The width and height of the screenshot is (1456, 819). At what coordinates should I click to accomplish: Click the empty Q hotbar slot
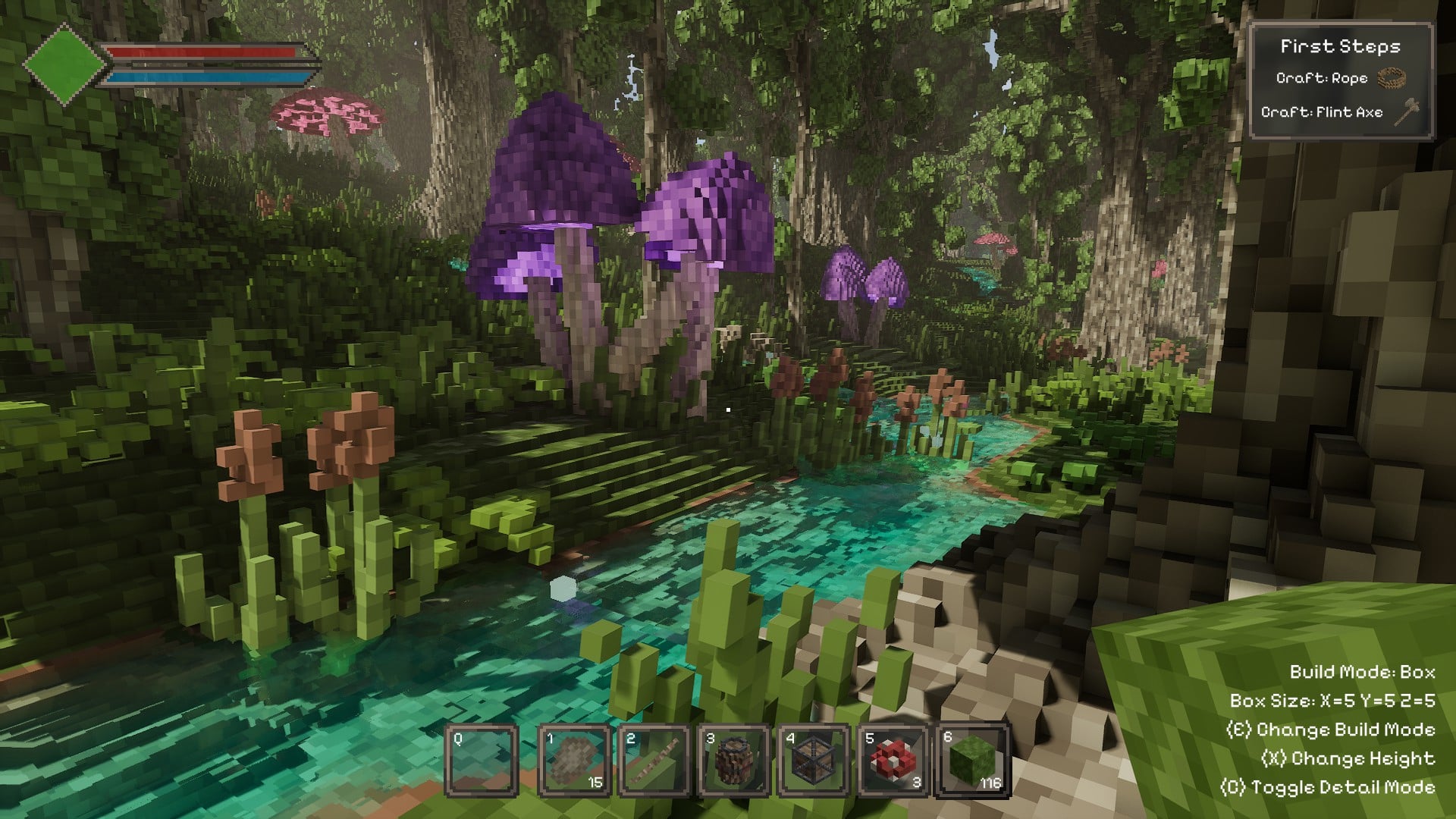tap(481, 761)
